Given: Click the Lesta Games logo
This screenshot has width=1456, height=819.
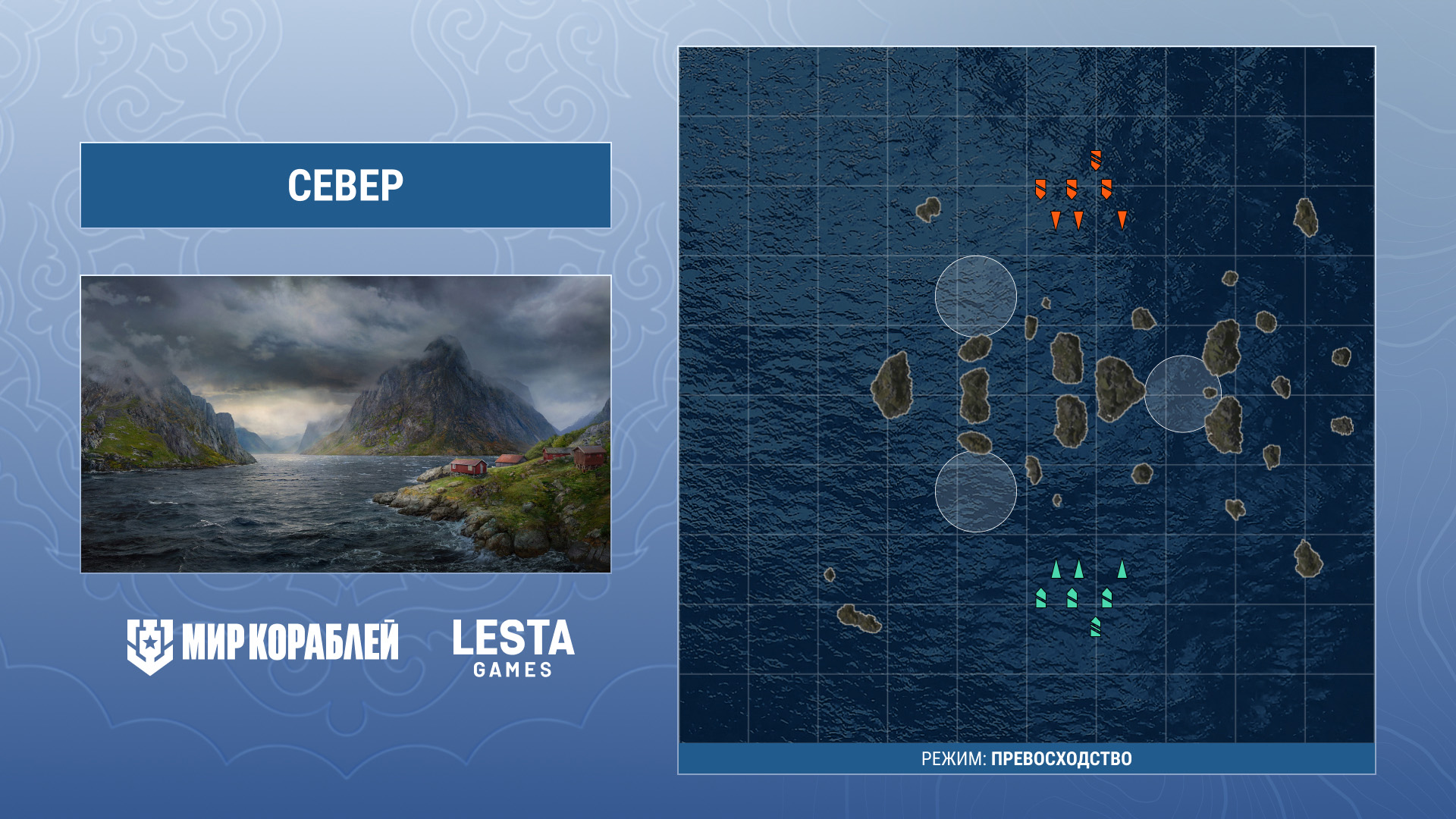Looking at the screenshot, I should point(513,647).
